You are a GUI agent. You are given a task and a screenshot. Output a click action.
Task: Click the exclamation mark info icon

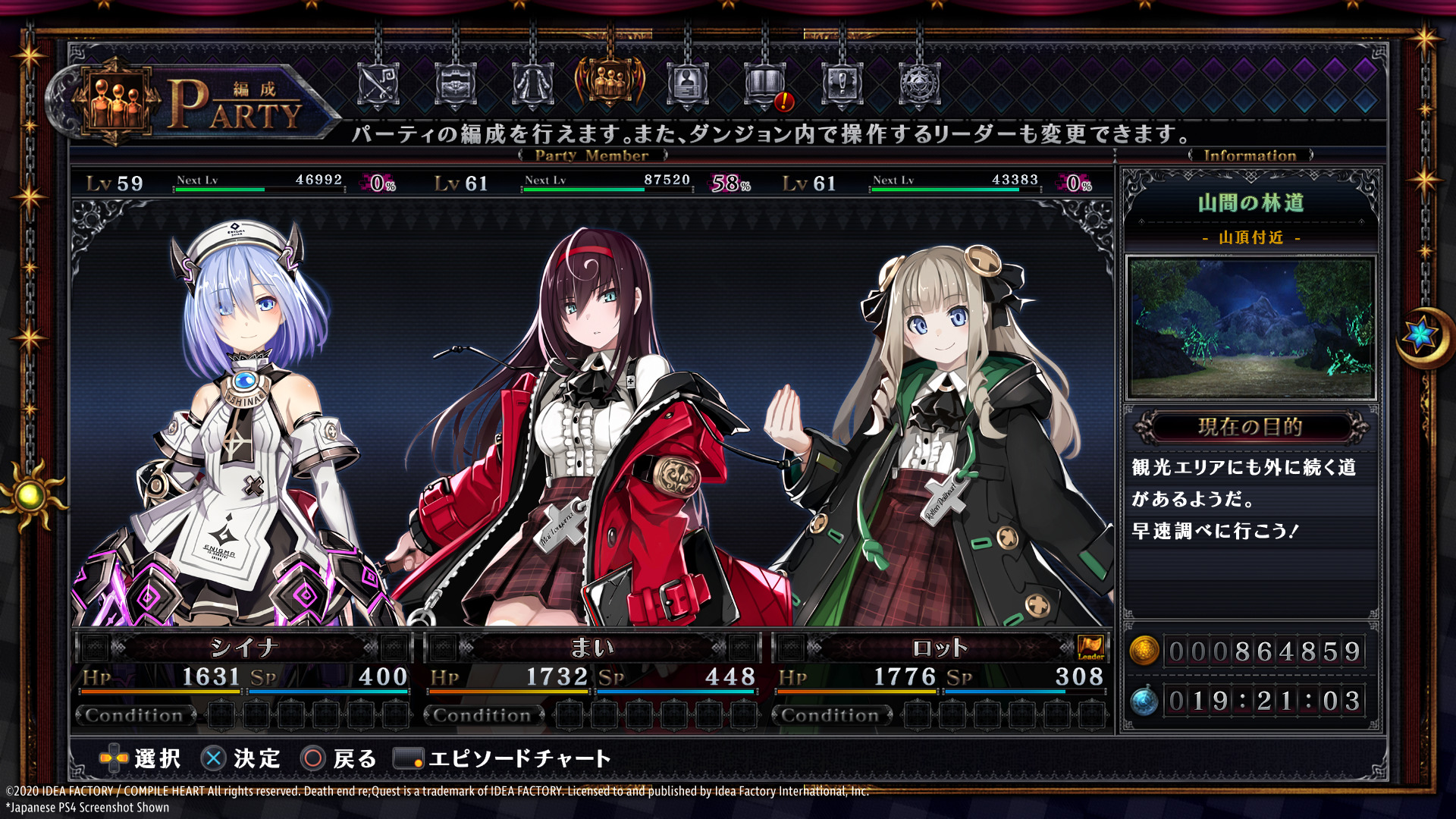click(x=843, y=83)
